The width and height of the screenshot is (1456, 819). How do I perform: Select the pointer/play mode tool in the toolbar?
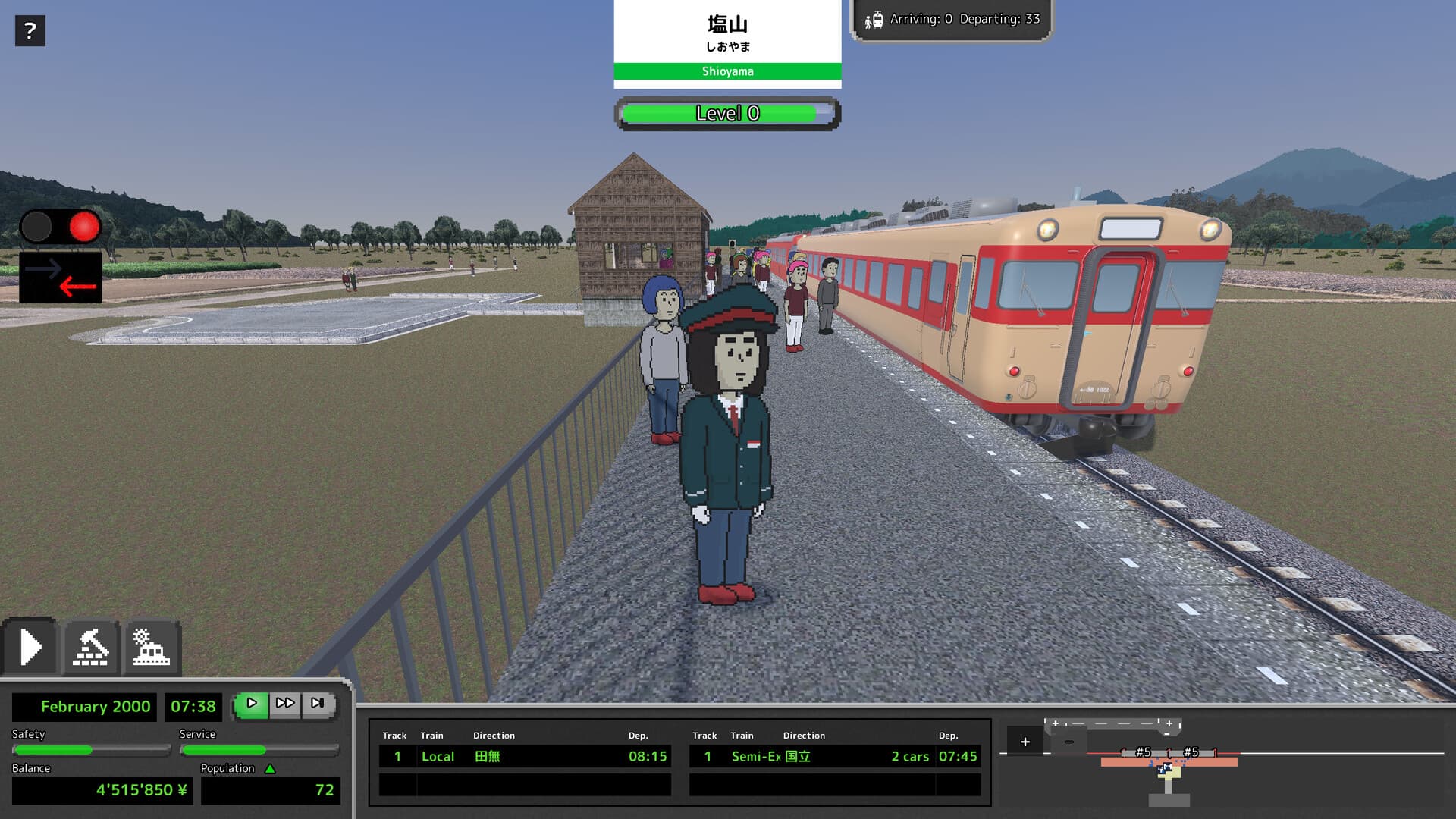[x=31, y=646]
